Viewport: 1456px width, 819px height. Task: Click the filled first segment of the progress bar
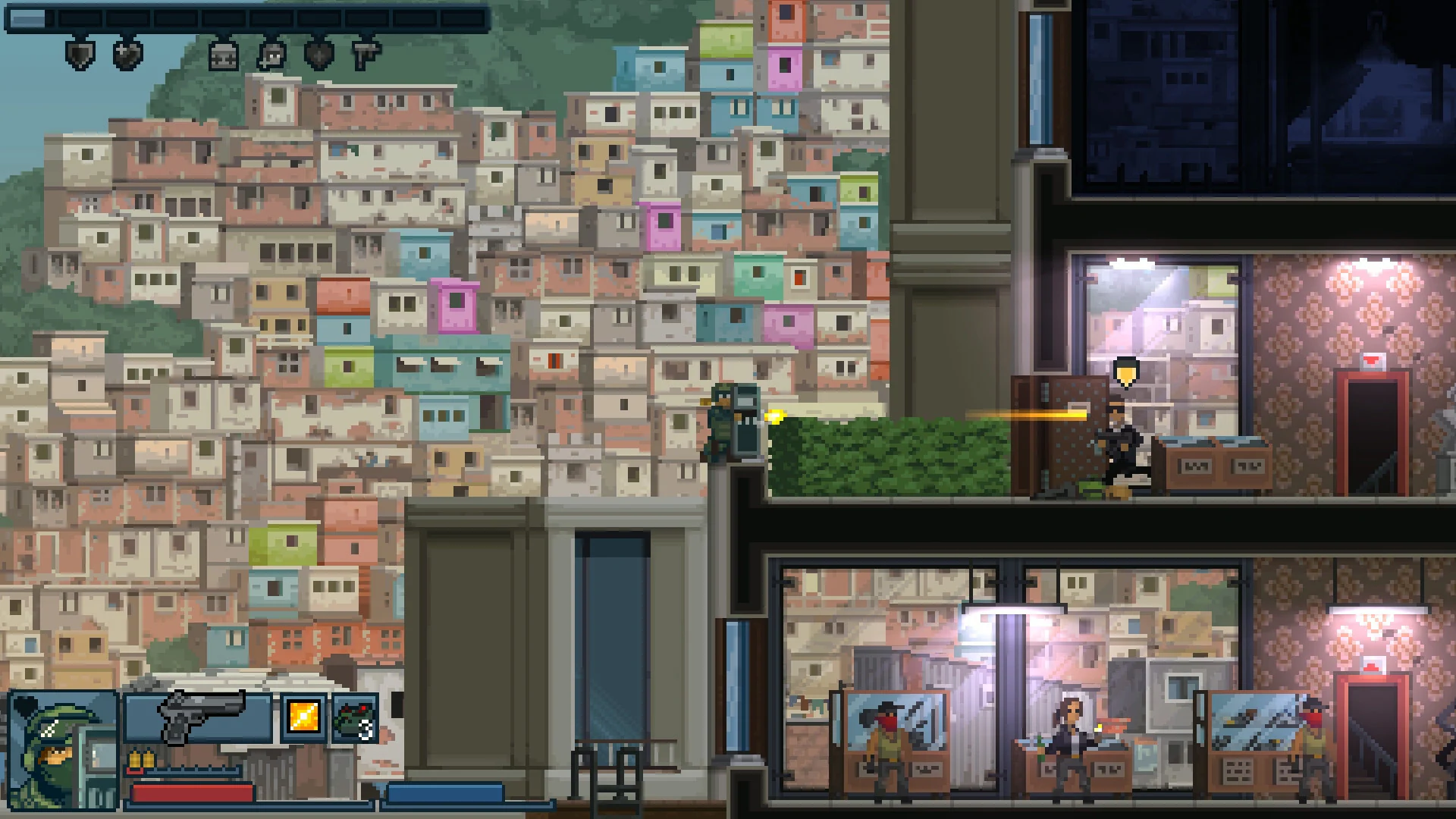(28, 17)
